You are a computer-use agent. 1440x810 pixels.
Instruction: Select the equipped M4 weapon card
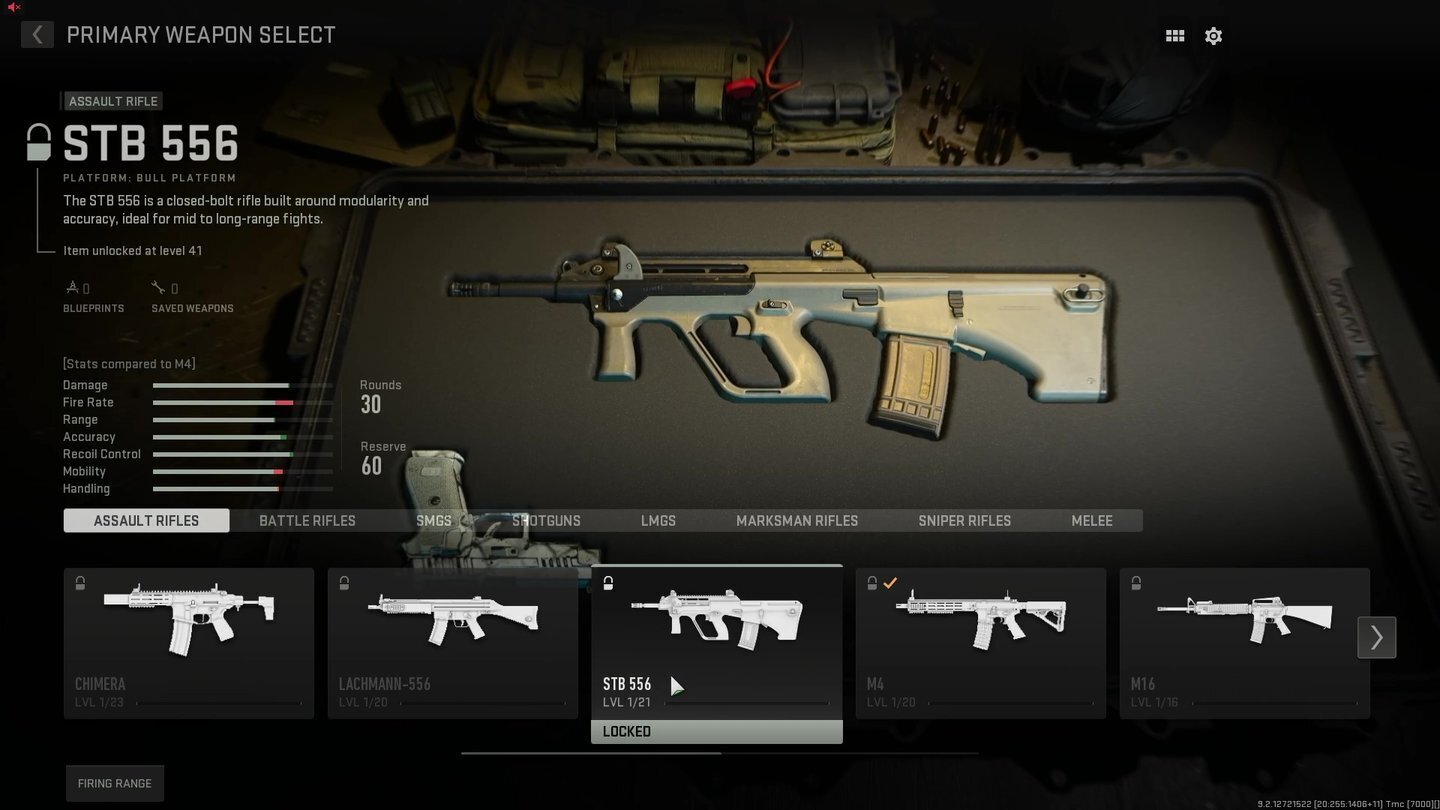tap(980, 640)
